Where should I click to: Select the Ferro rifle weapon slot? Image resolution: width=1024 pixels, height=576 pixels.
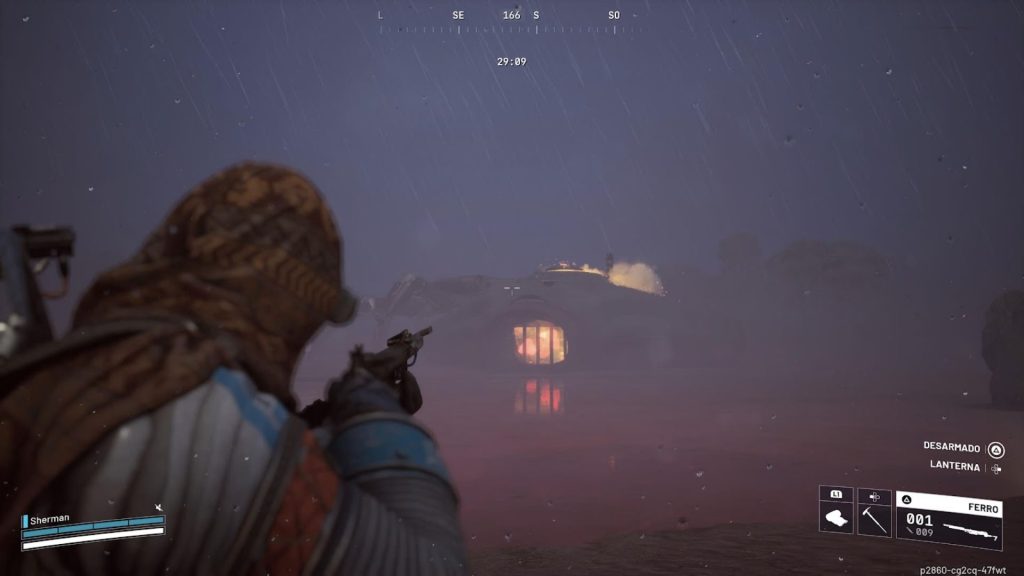pyautogui.click(x=949, y=520)
